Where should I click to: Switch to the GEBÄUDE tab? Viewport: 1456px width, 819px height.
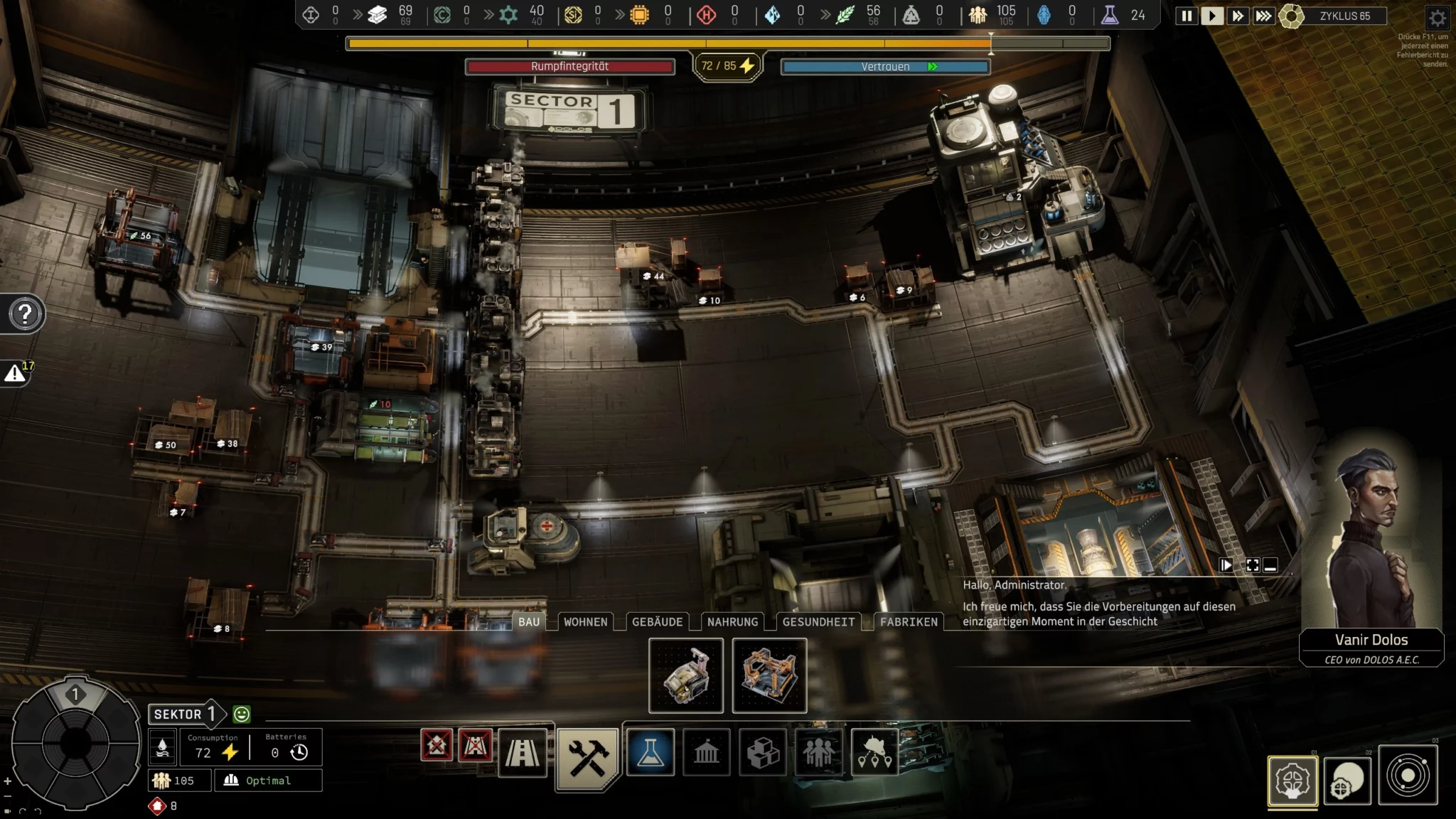click(657, 622)
